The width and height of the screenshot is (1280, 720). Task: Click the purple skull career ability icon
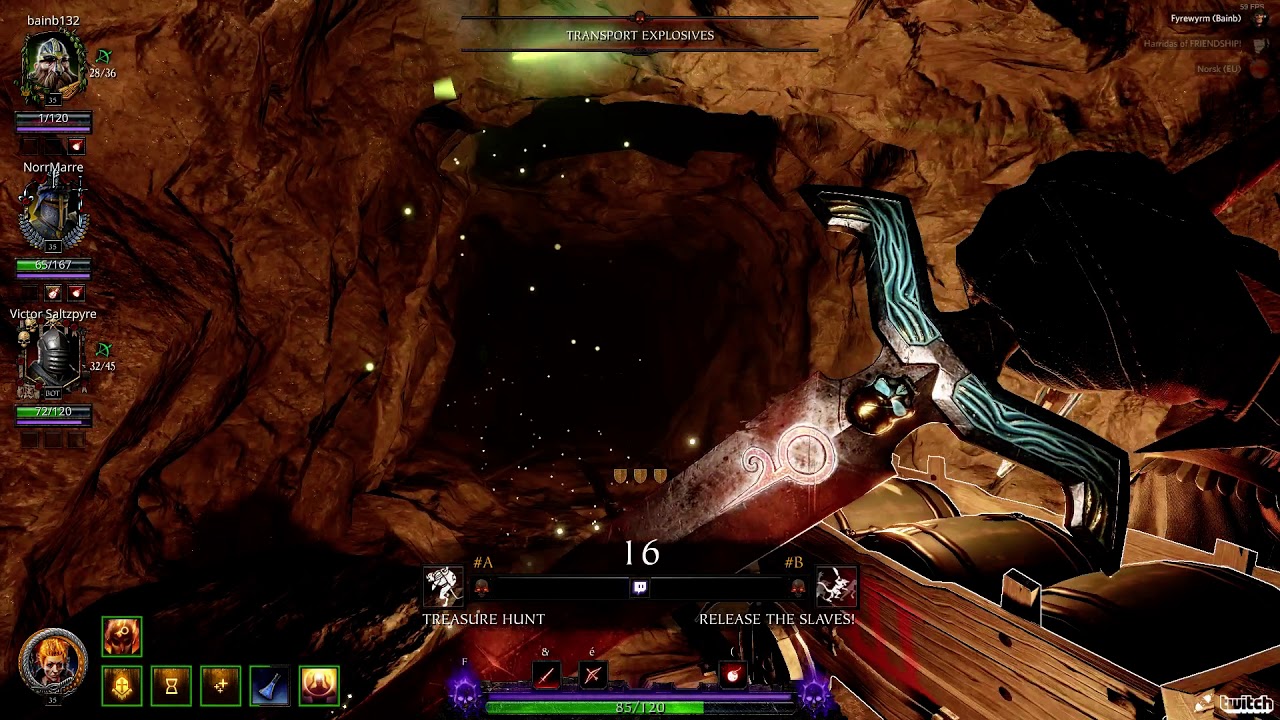[x=465, y=693]
